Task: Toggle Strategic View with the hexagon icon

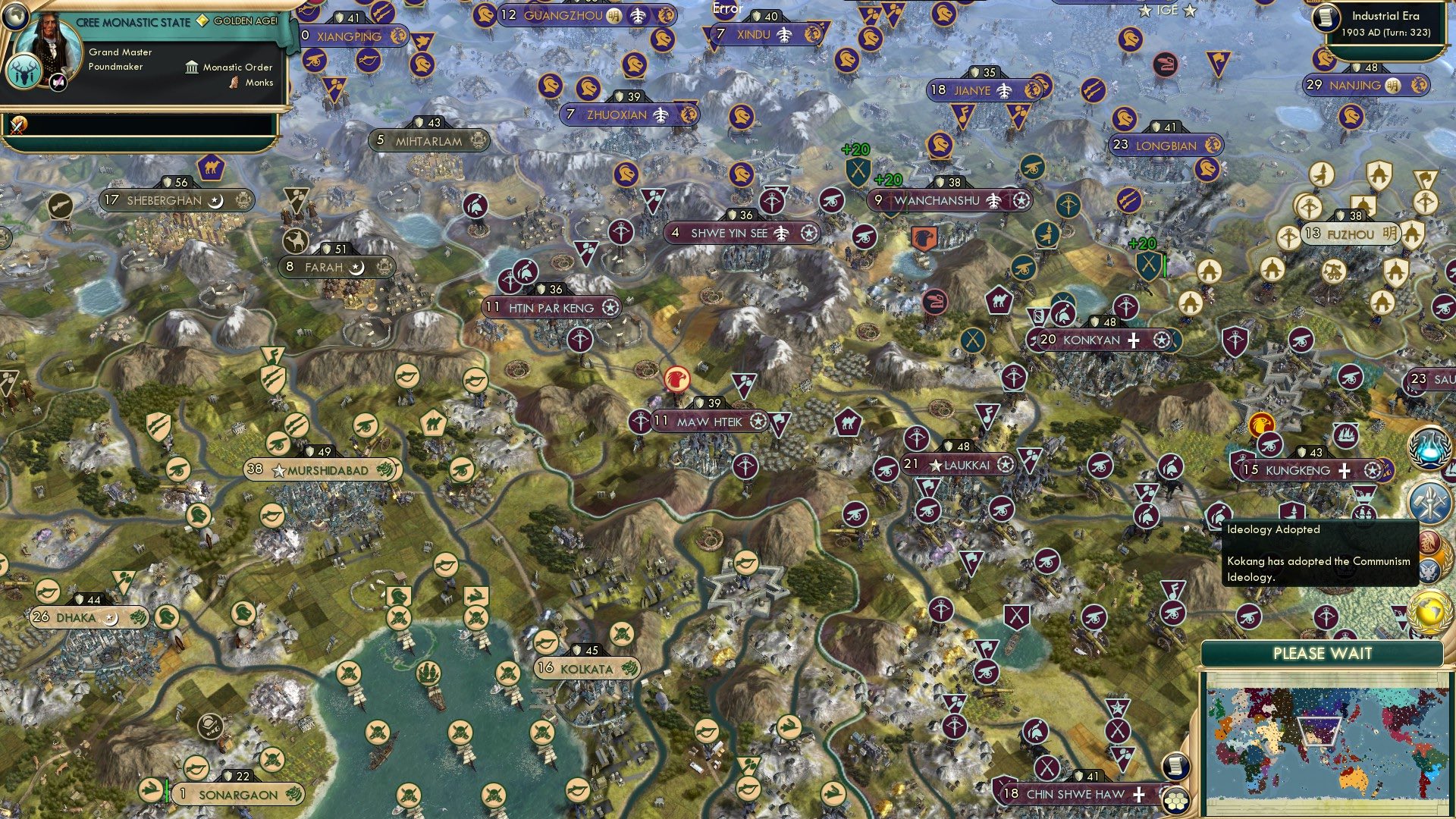Action: click(1175, 801)
